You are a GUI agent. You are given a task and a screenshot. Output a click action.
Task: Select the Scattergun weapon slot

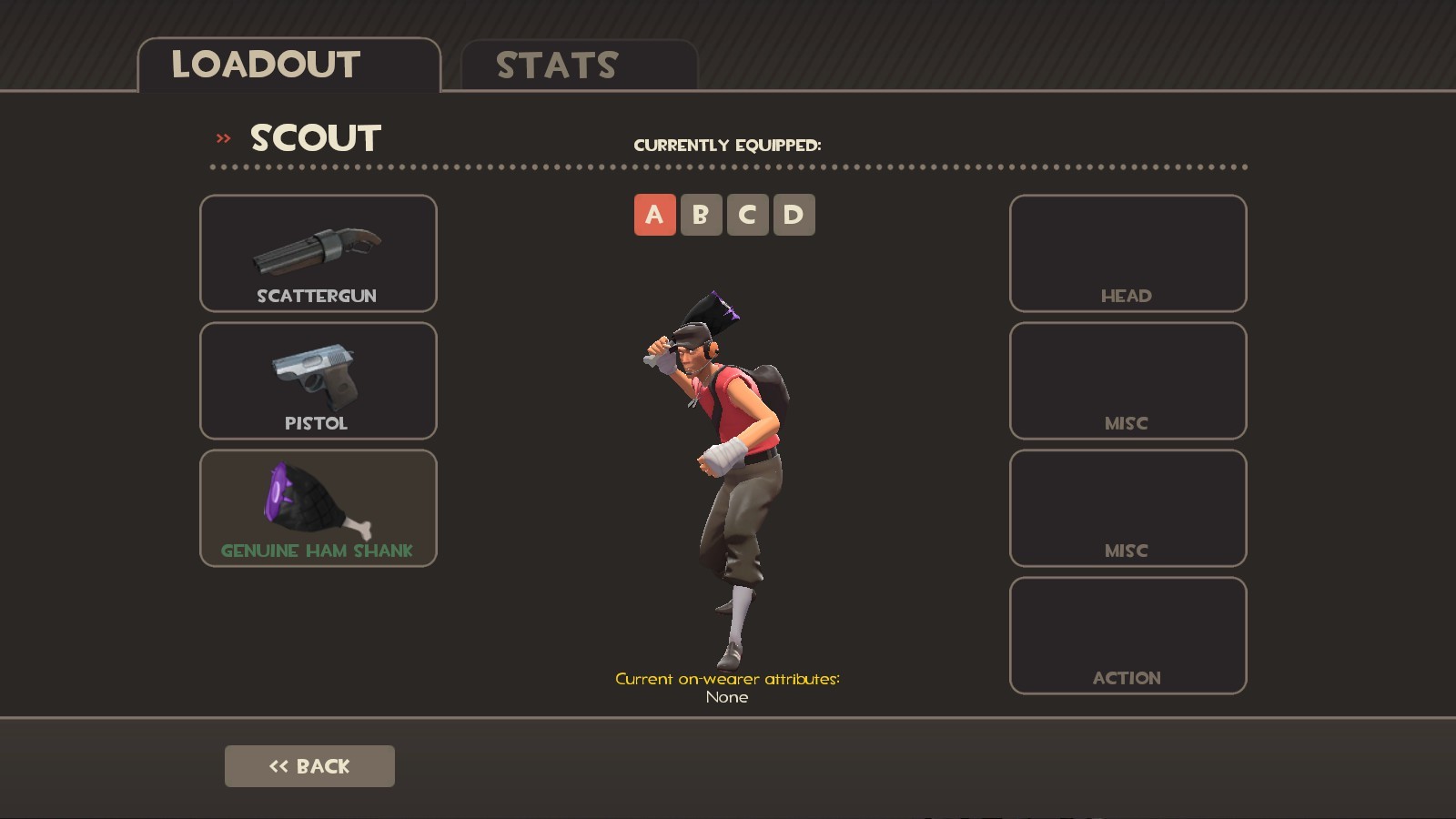pyautogui.click(x=318, y=255)
